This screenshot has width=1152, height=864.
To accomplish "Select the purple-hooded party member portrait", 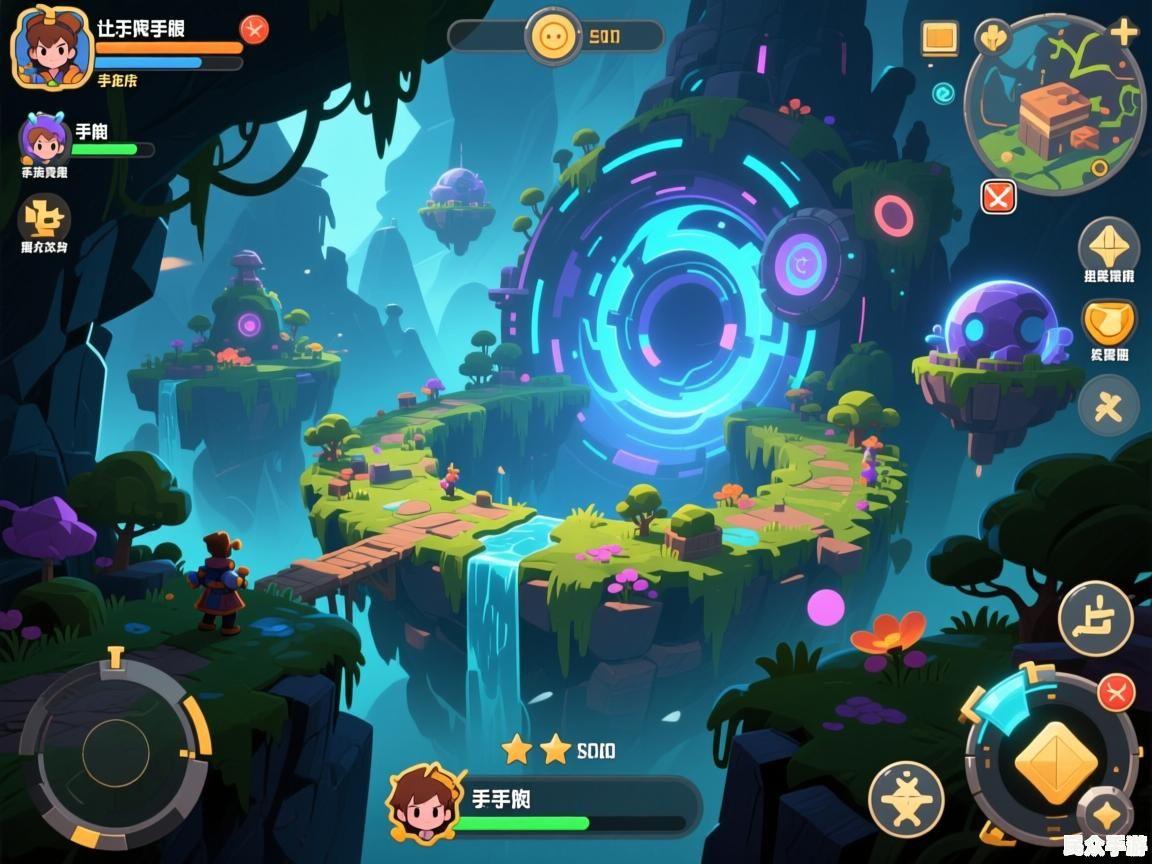I will tap(44, 139).
